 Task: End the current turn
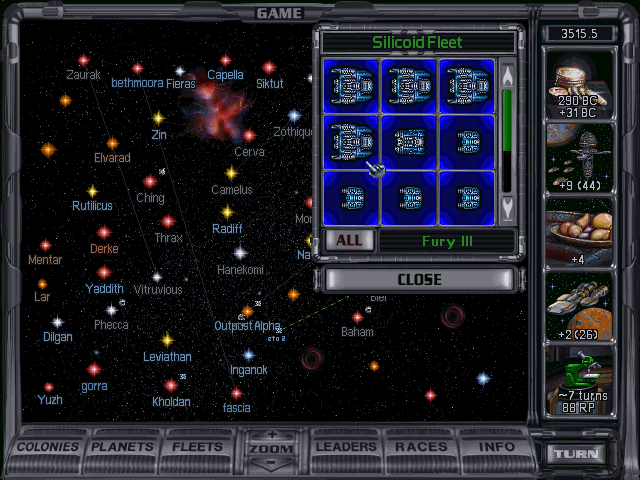(x=579, y=453)
